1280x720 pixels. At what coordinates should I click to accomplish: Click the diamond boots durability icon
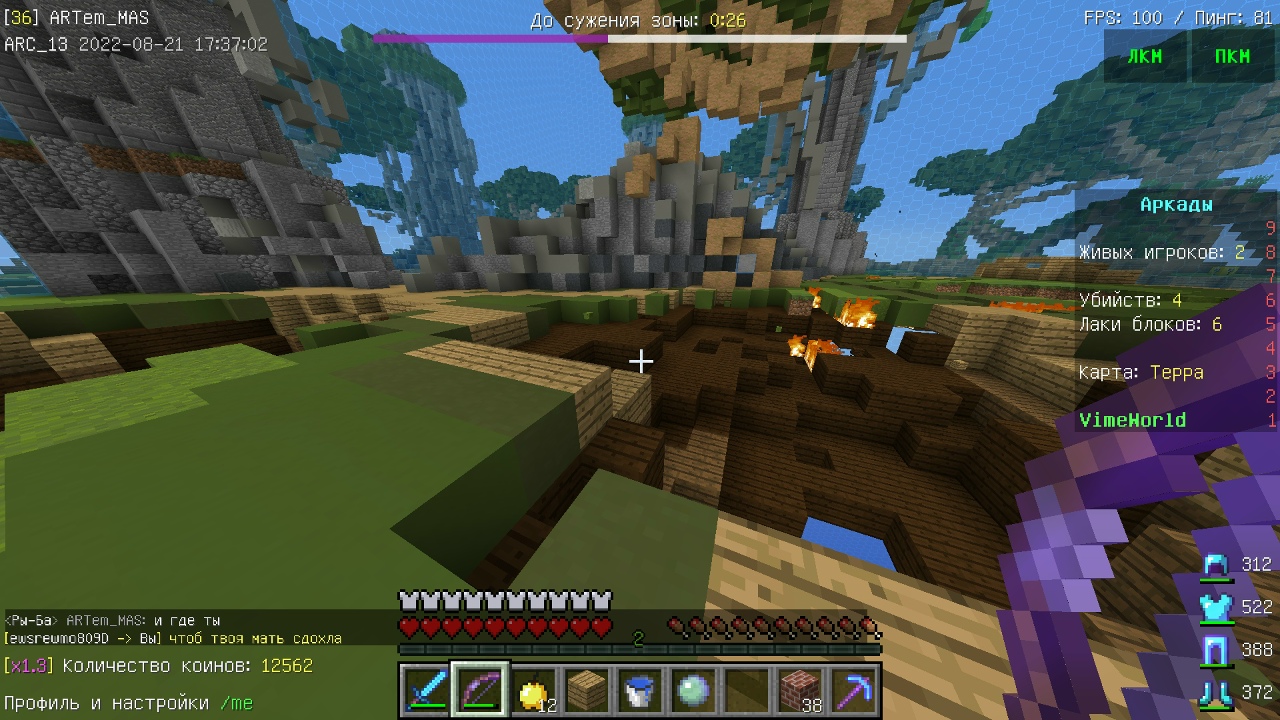click(1216, 693)
